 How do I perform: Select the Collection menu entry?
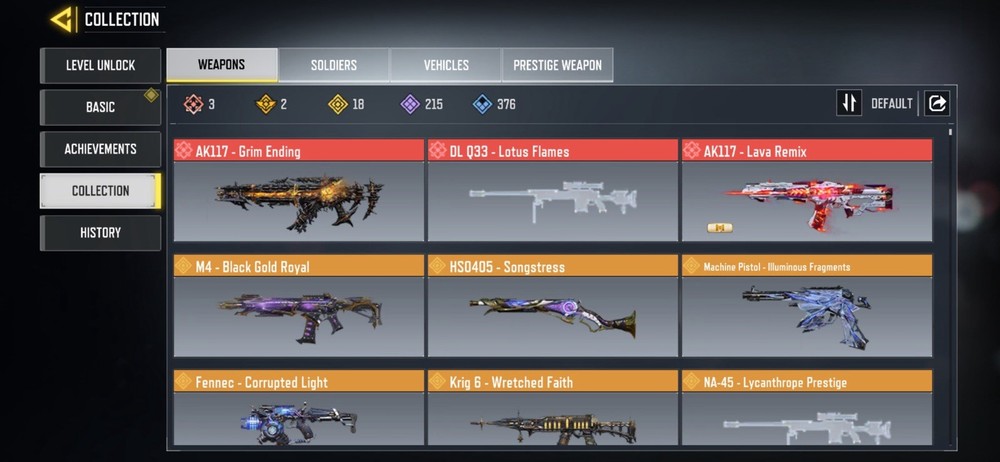point(100,190)
